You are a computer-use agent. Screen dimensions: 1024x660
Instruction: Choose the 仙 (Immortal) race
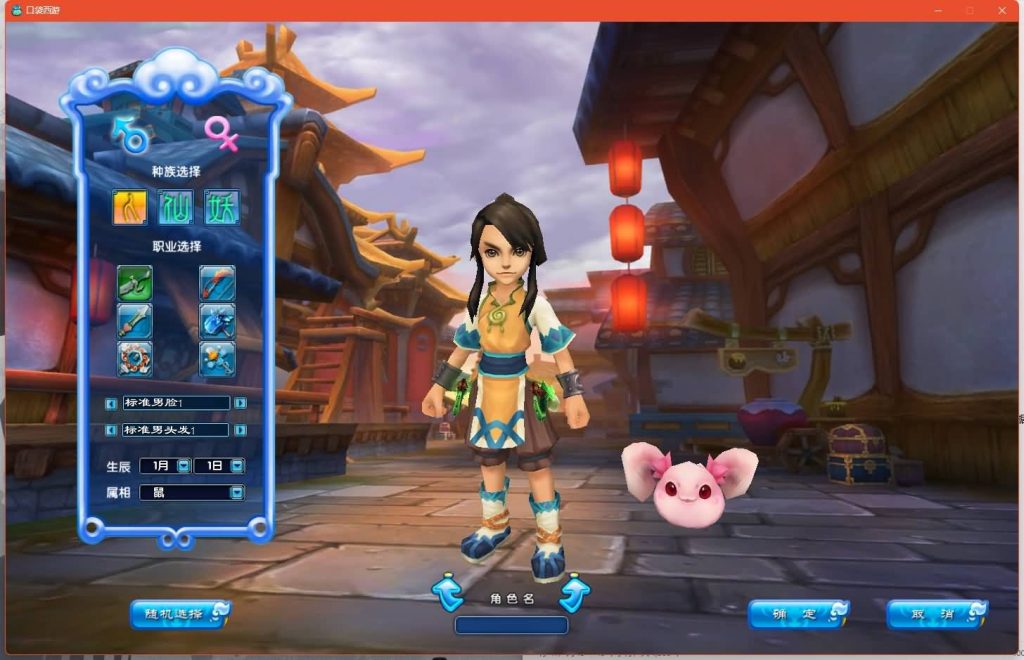click(x=176, y=207)
